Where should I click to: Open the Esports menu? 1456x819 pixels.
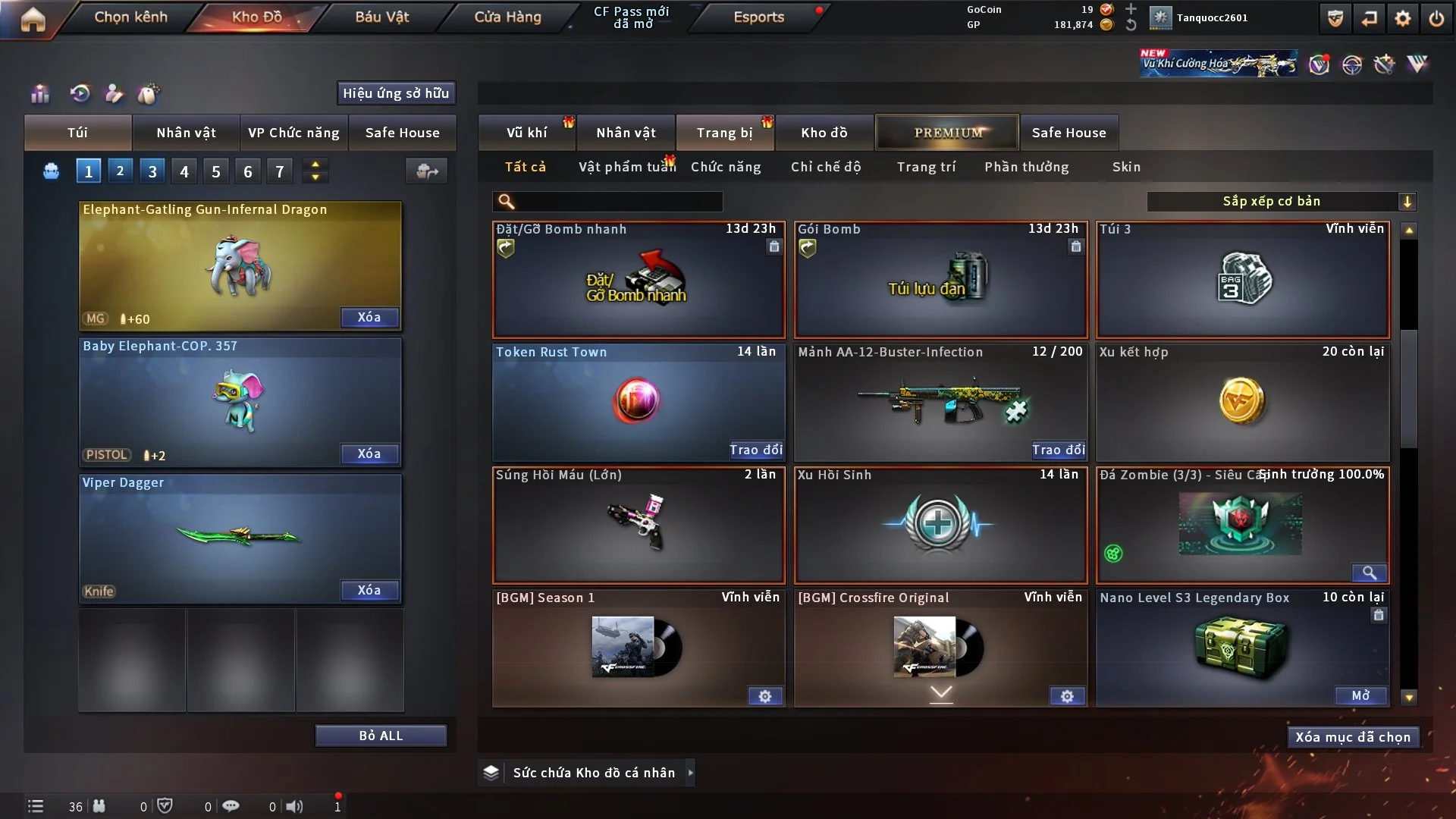tap(758, 17)
